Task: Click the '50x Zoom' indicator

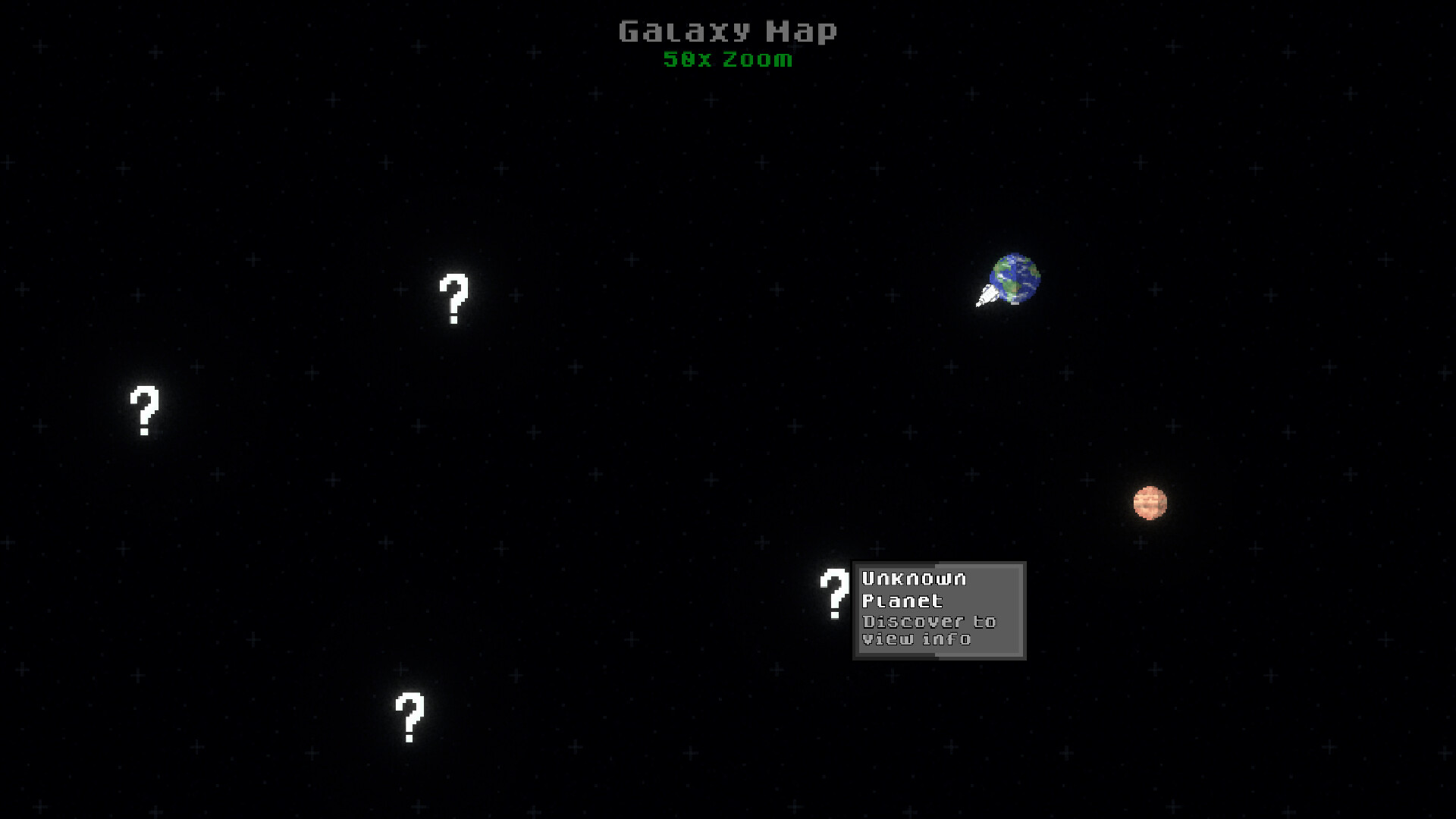Action: 727,60
